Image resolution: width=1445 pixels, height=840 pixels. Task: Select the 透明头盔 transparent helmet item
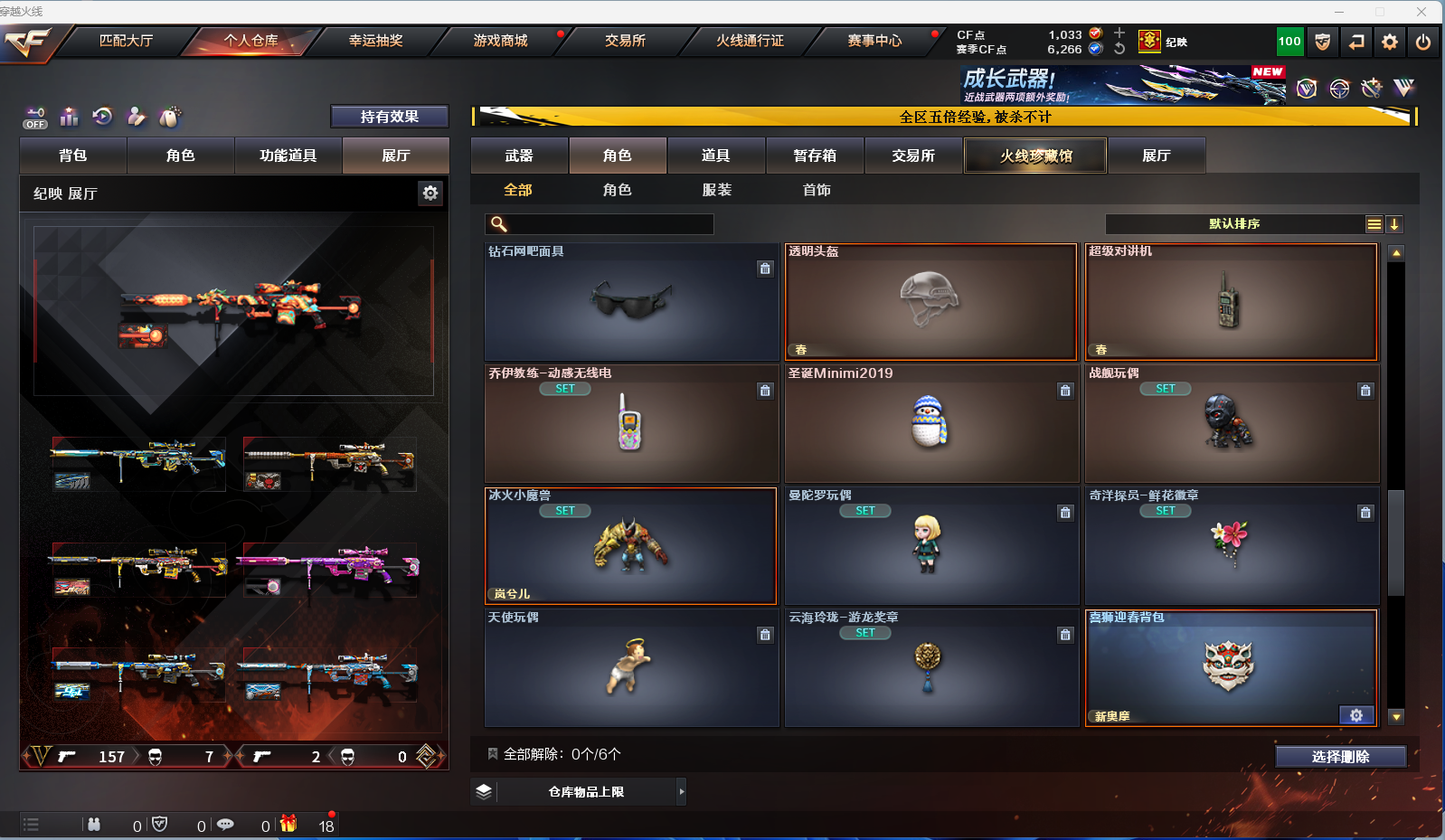930,302
